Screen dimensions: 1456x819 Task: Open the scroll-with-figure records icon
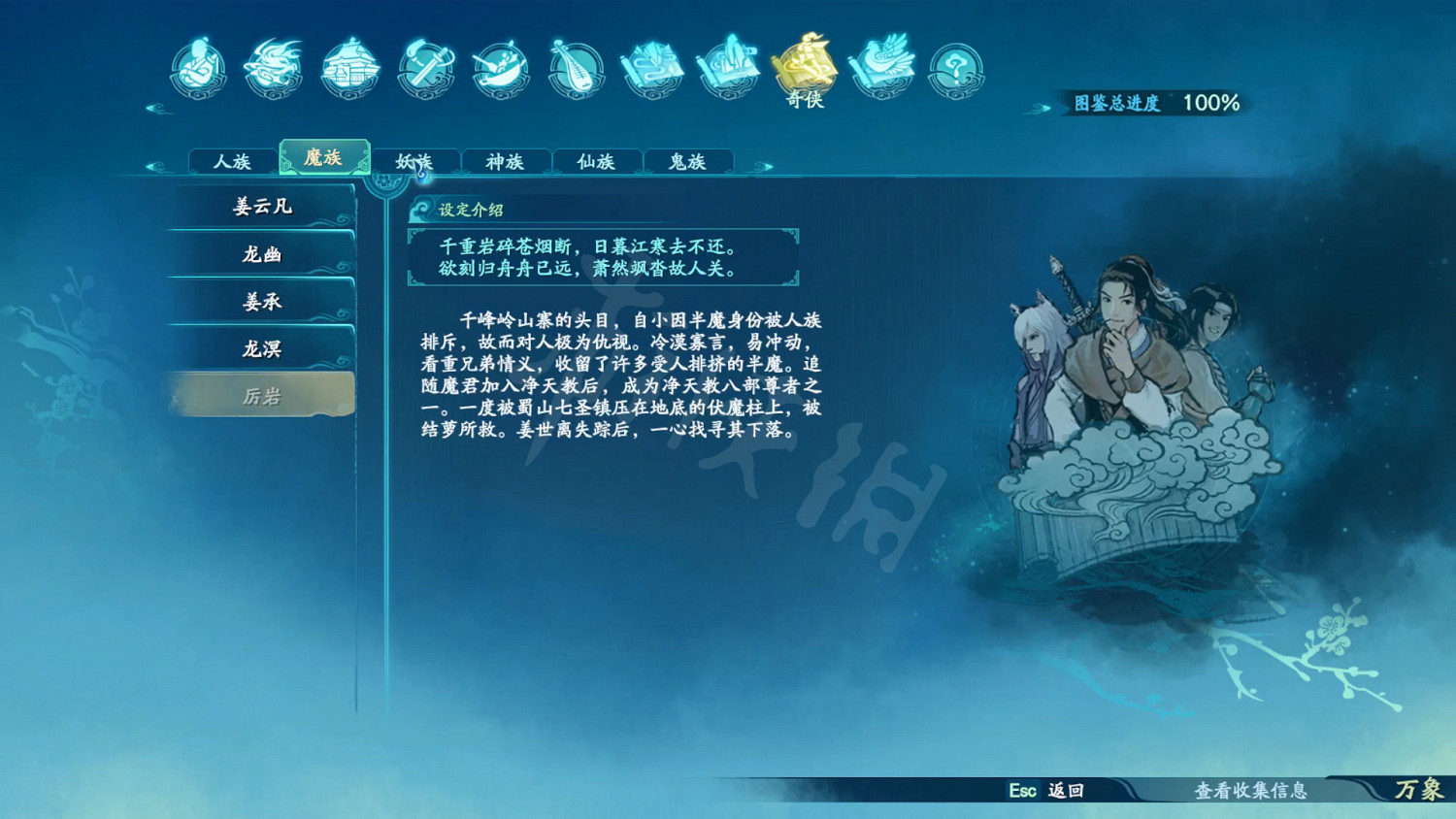coord(726,68)
